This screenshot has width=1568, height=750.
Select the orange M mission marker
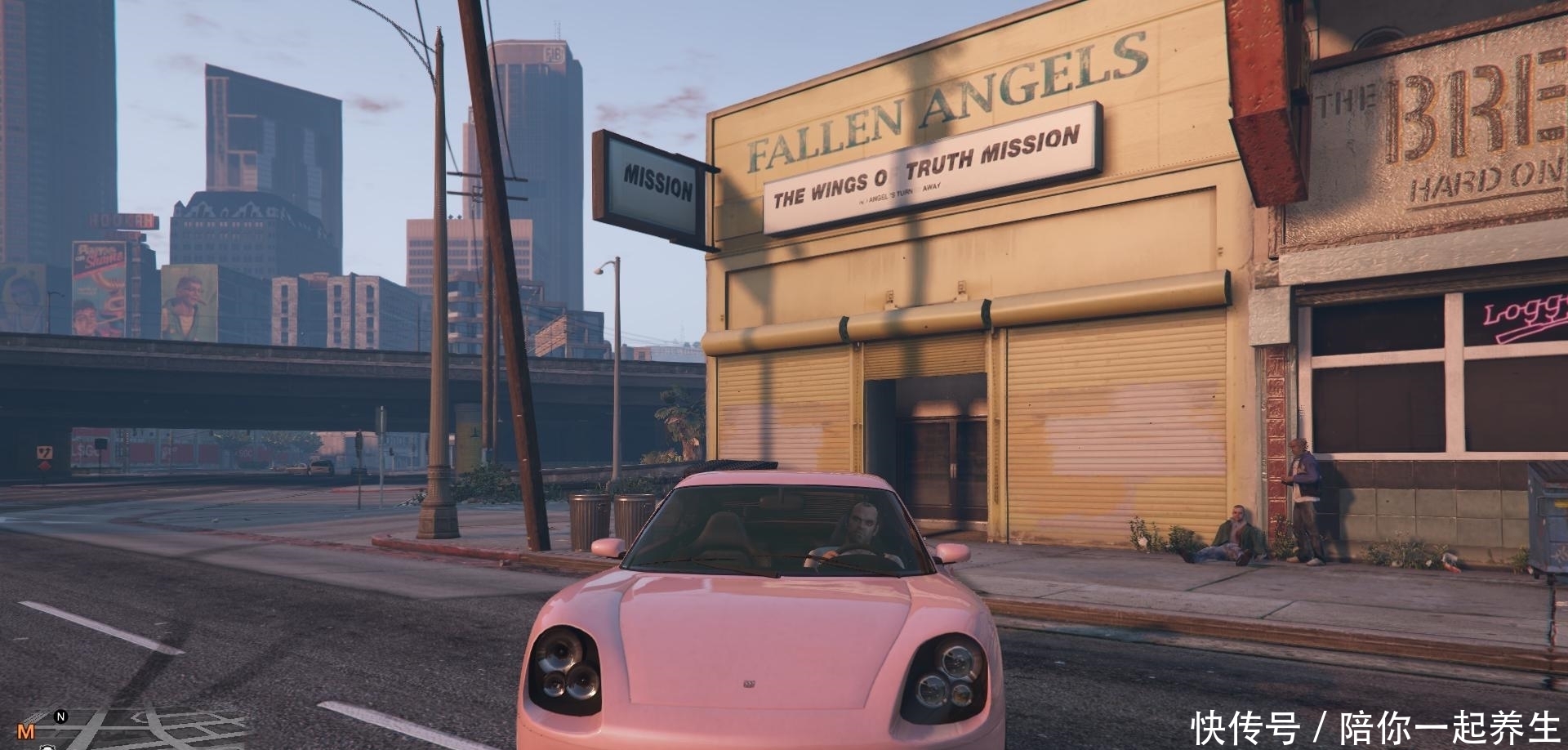[x=27, y=731]
